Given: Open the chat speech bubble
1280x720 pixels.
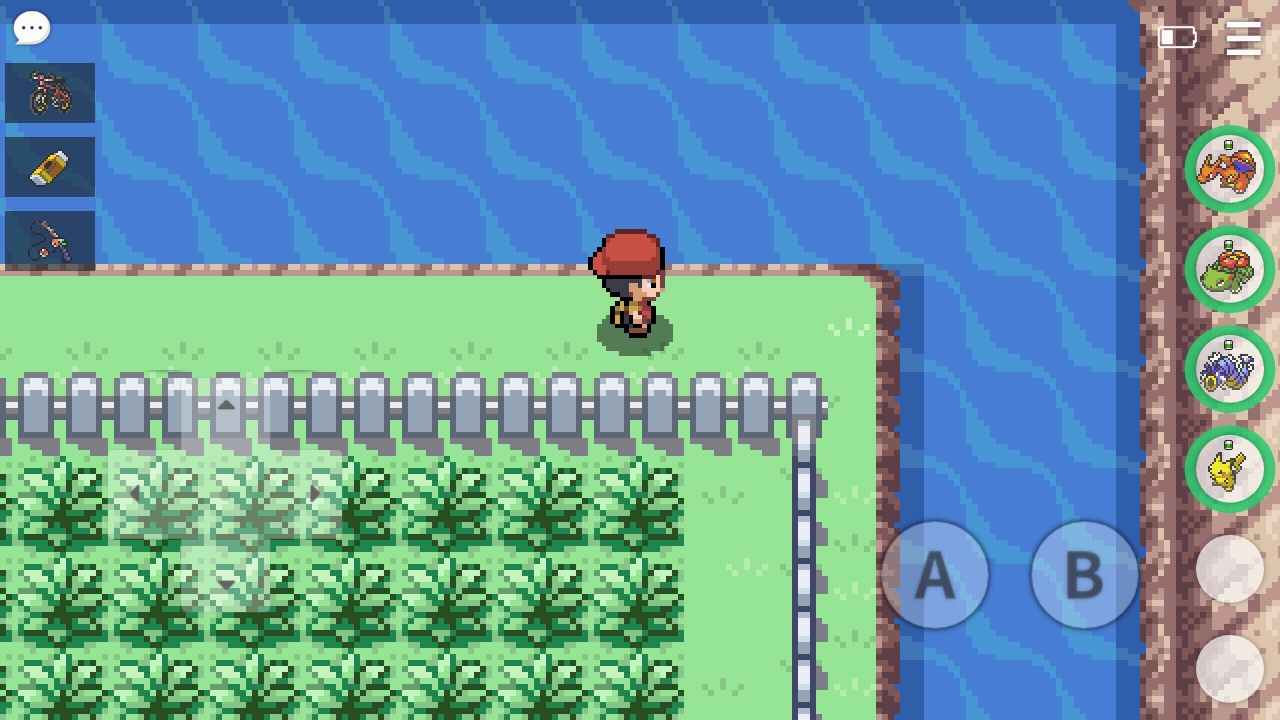Looking at the screenshot, I should 31,28.
